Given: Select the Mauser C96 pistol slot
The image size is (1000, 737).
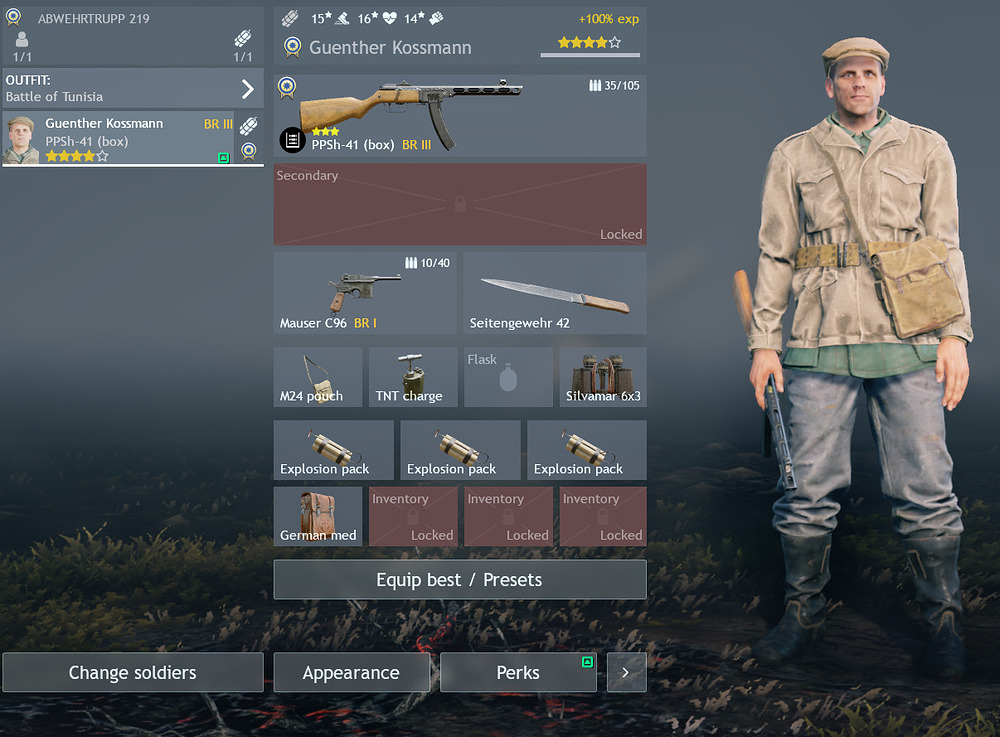Looking at the screenshot, I should tap(365, 293).
